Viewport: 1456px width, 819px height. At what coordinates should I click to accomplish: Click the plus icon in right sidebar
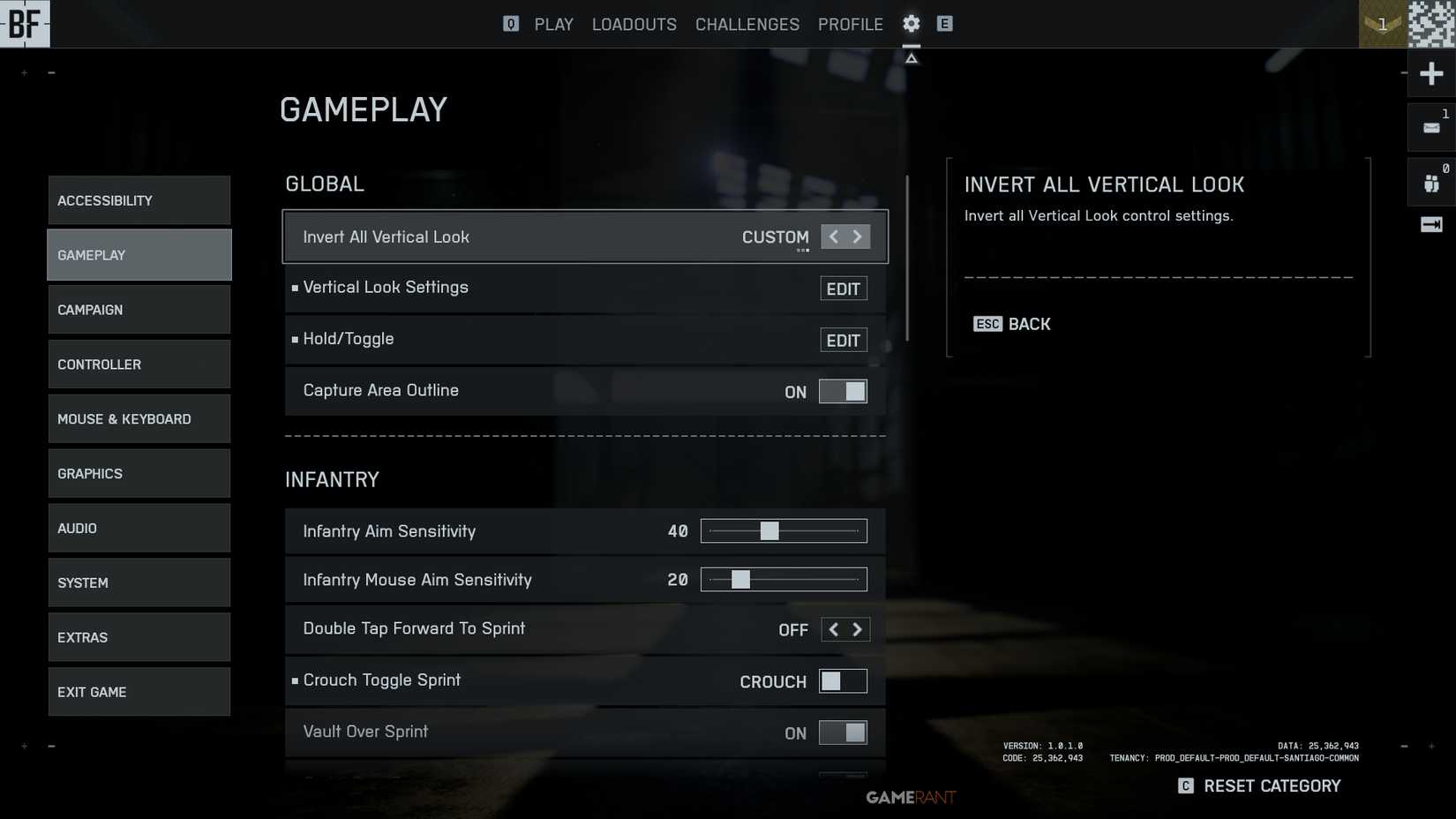point(1430,73)
